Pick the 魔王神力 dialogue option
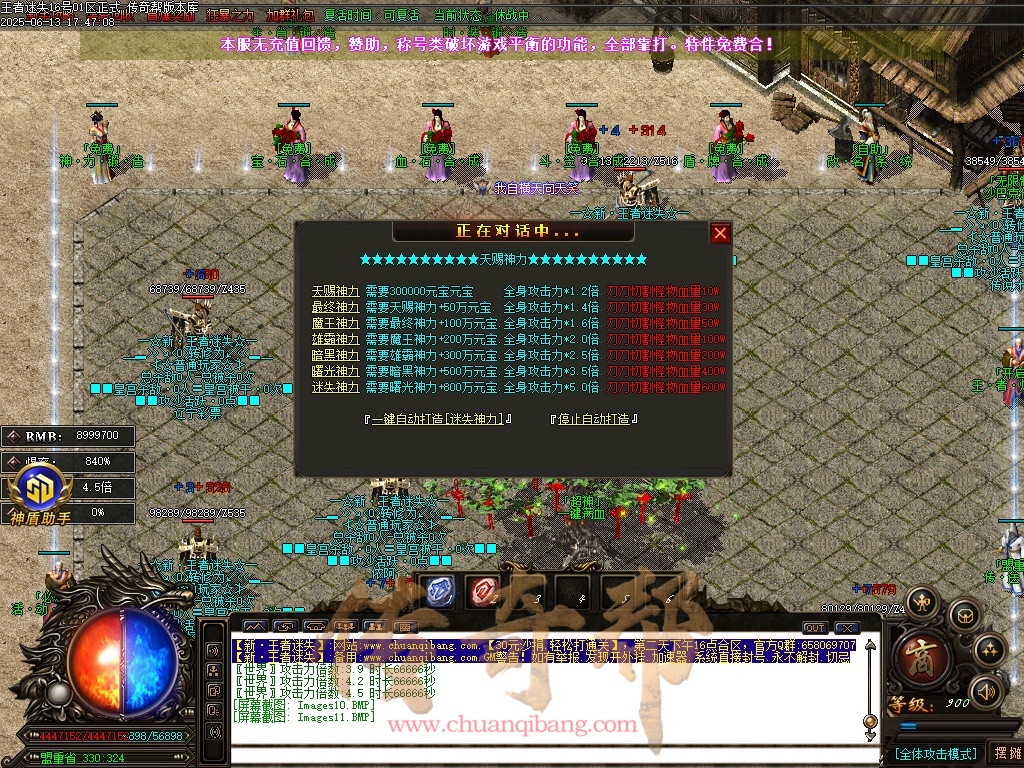 [x=335, y=323]
